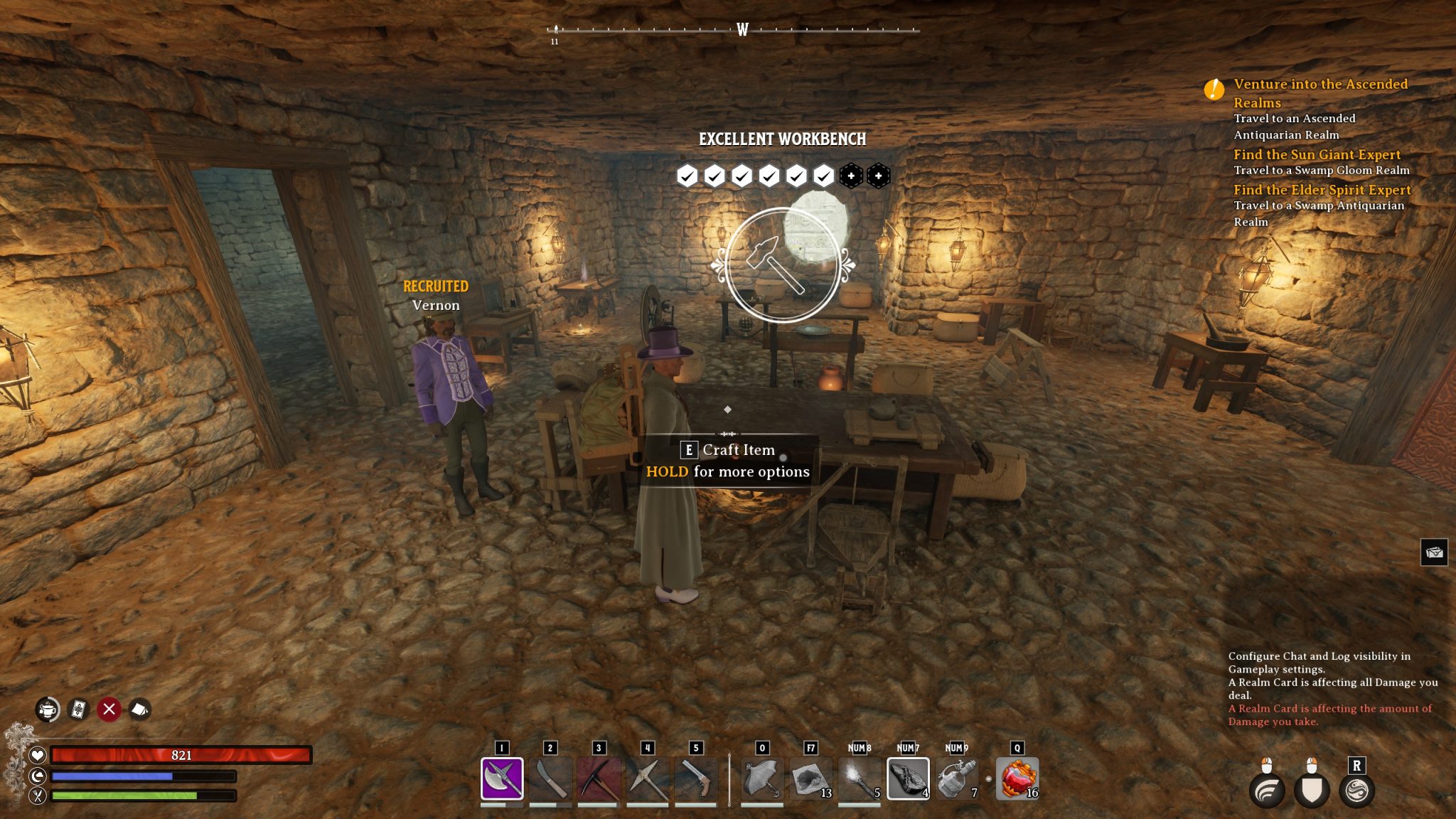Choose the highlighted dark rock item slot

pos(908,778)
